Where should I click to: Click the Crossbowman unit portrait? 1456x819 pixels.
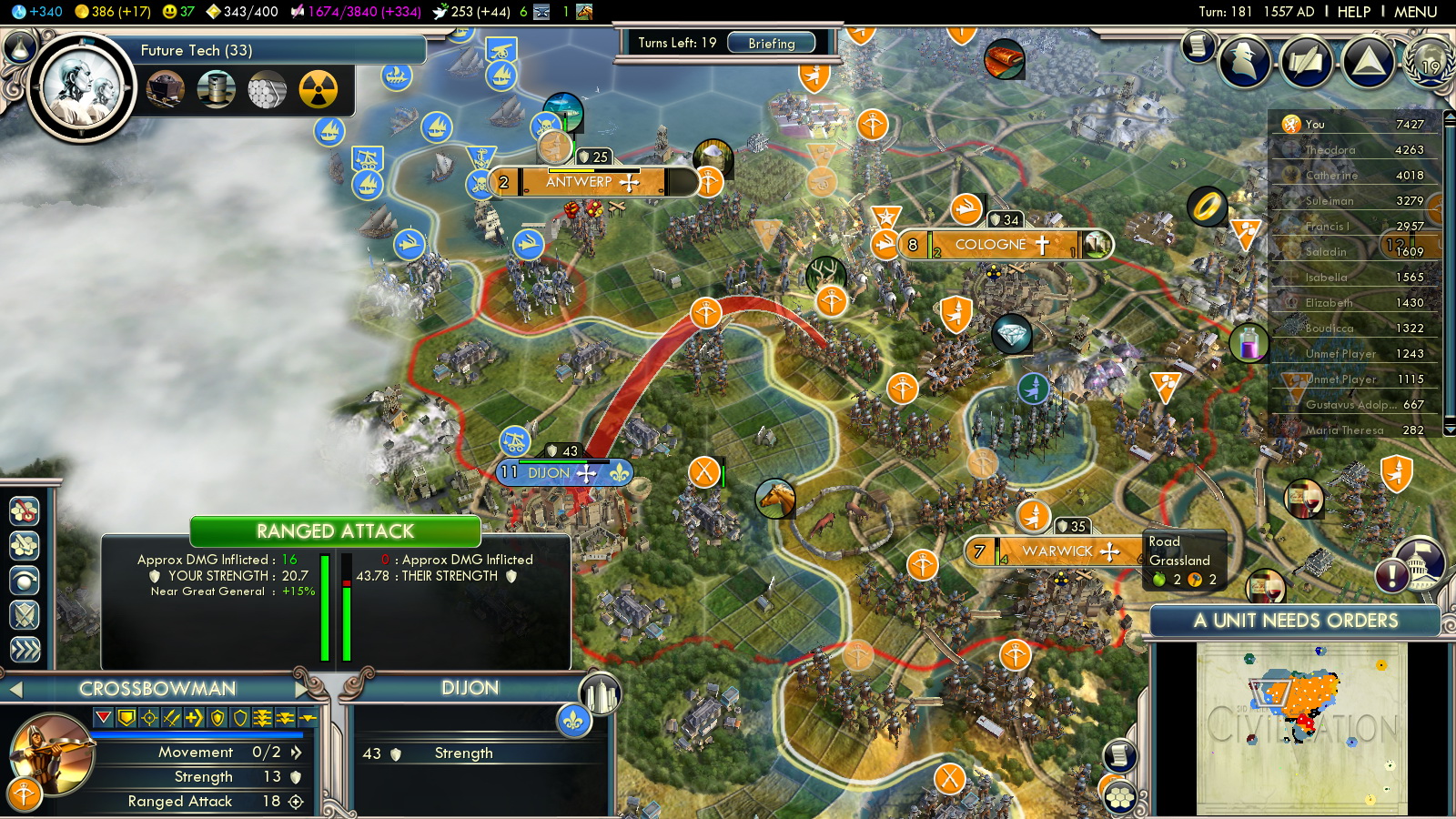tap(51, 754)
